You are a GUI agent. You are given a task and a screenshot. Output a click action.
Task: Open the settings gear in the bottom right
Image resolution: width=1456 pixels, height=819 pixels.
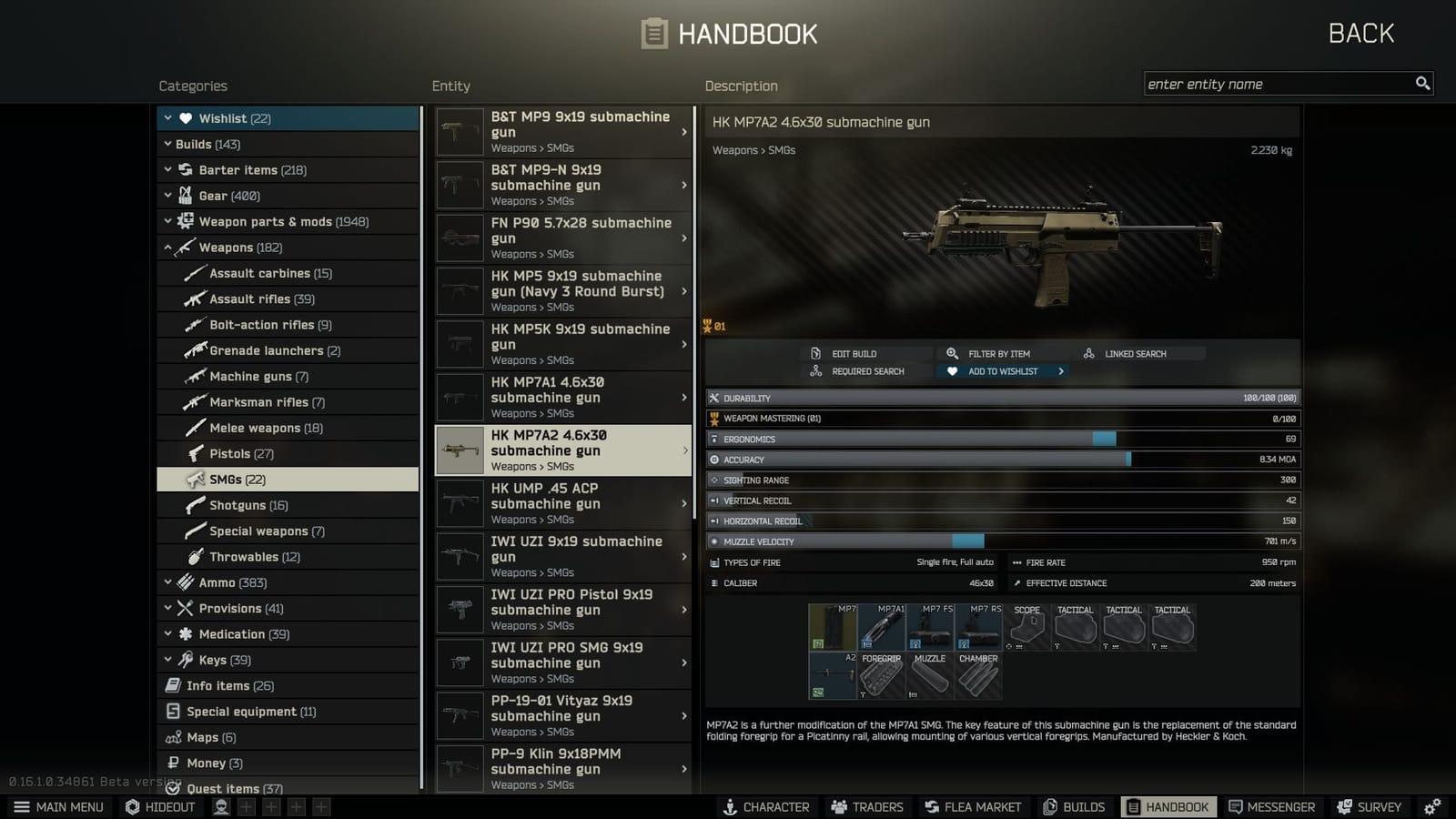click(x=1433, y=806)
